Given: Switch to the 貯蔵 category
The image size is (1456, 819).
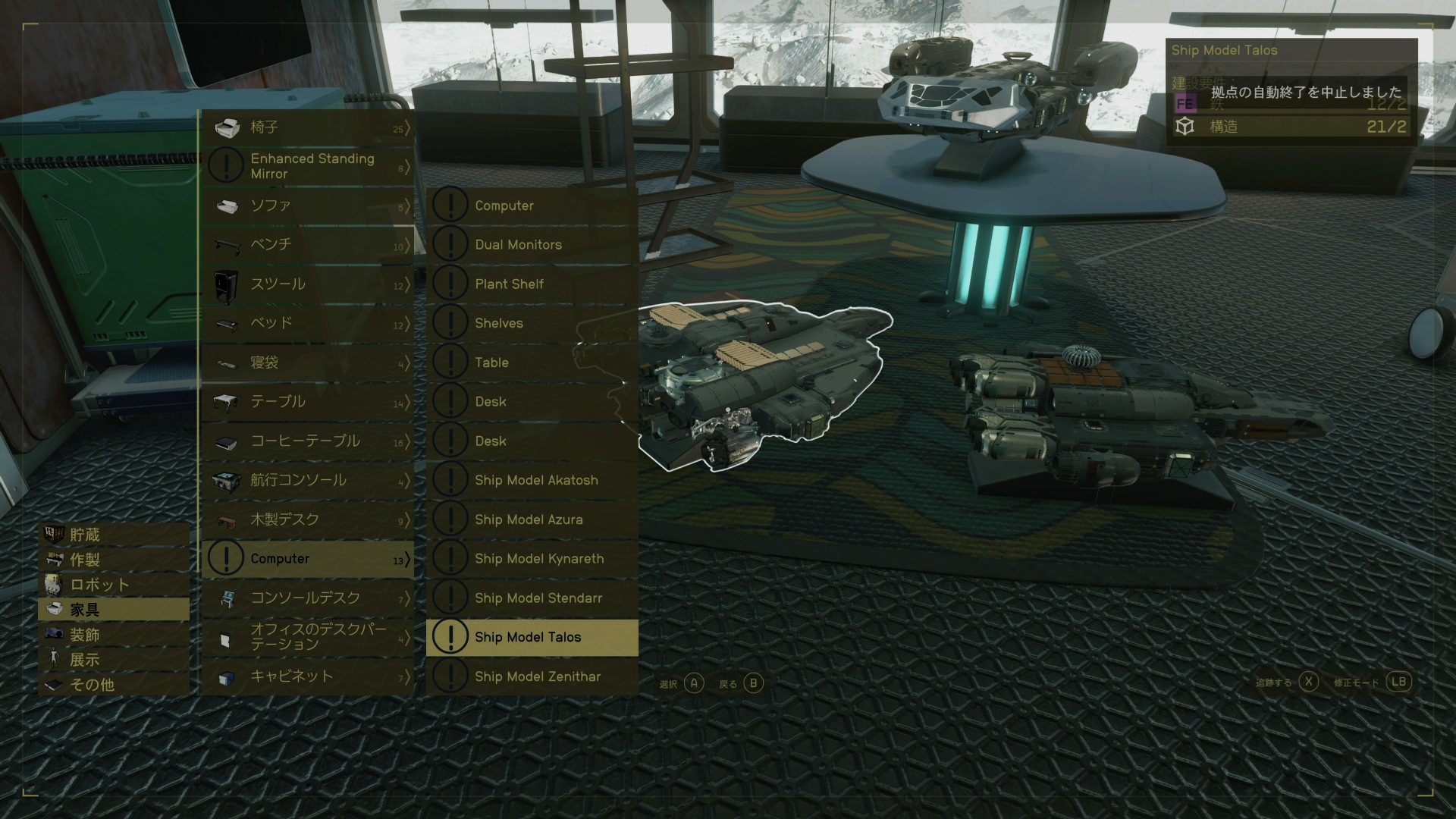Looking at the screenshot, I should (114, 535).
